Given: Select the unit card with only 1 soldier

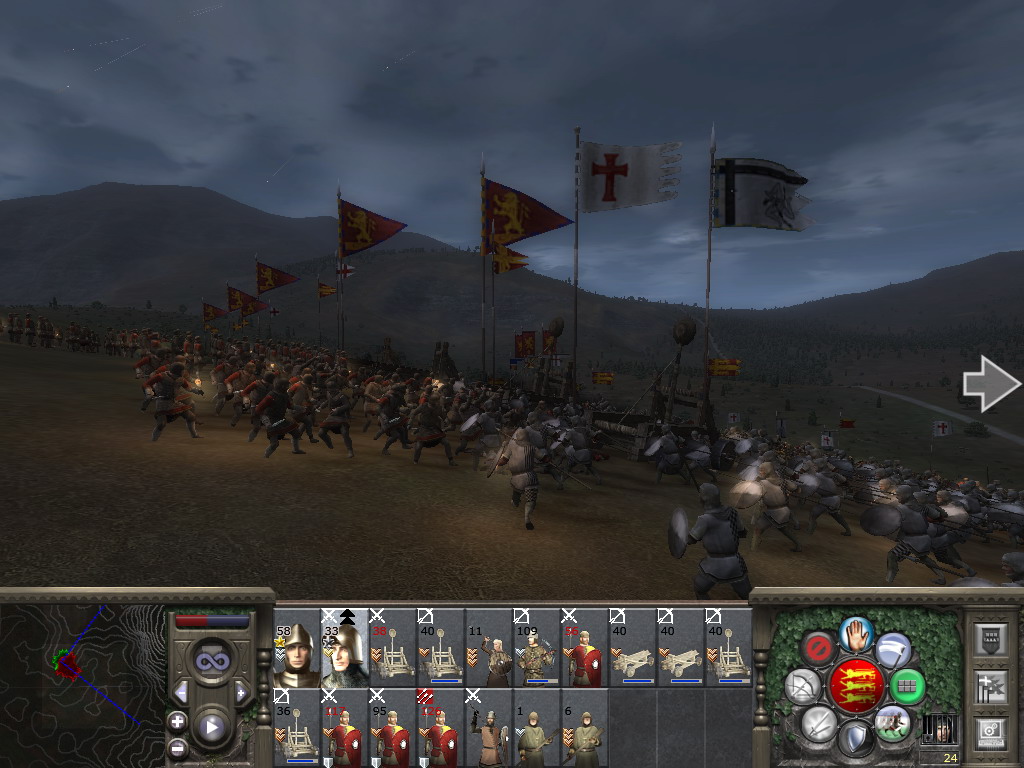Looking at the screenshot, I should coord(537,727).
